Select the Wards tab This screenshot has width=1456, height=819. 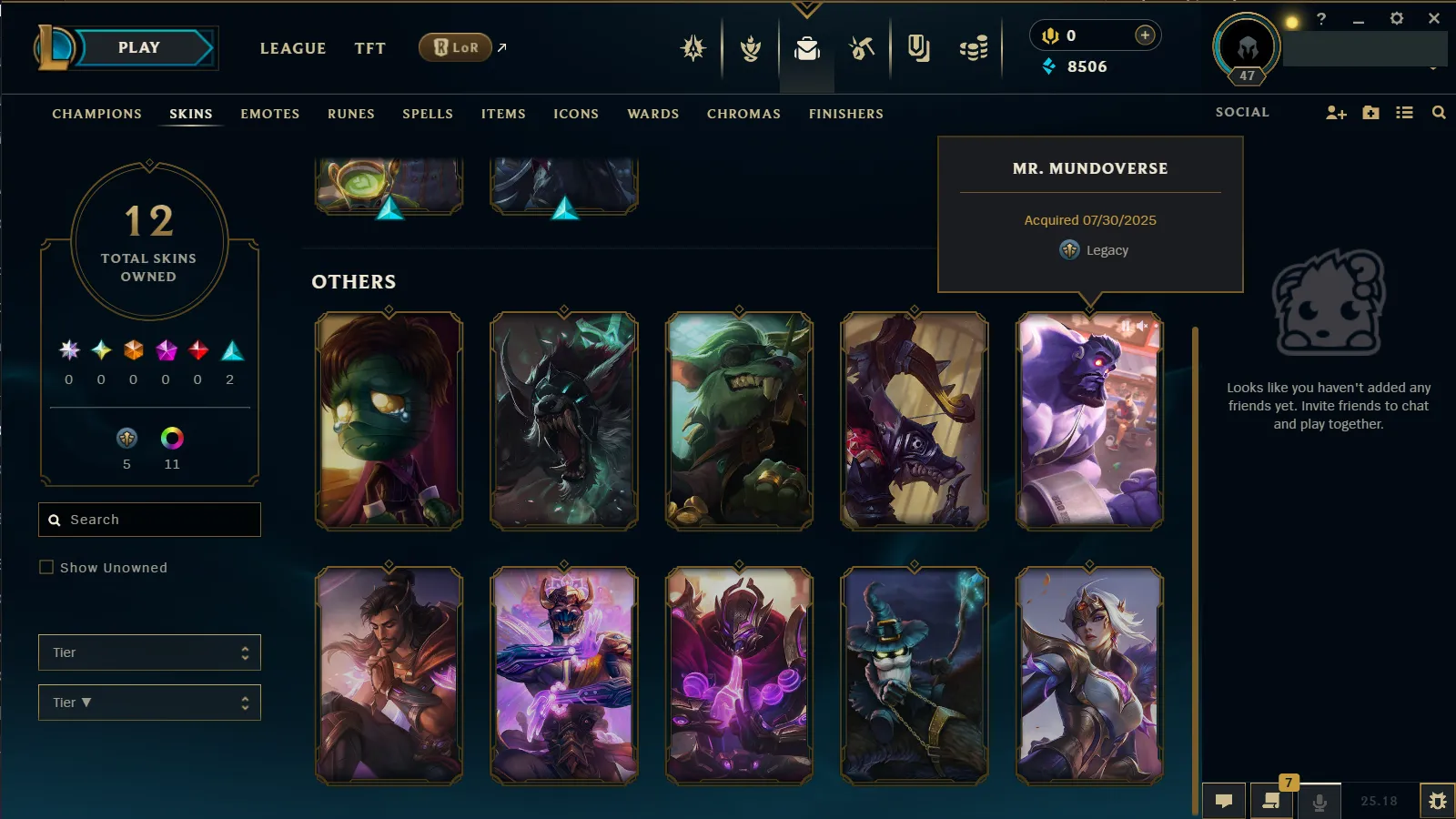(x=652, y=114)
